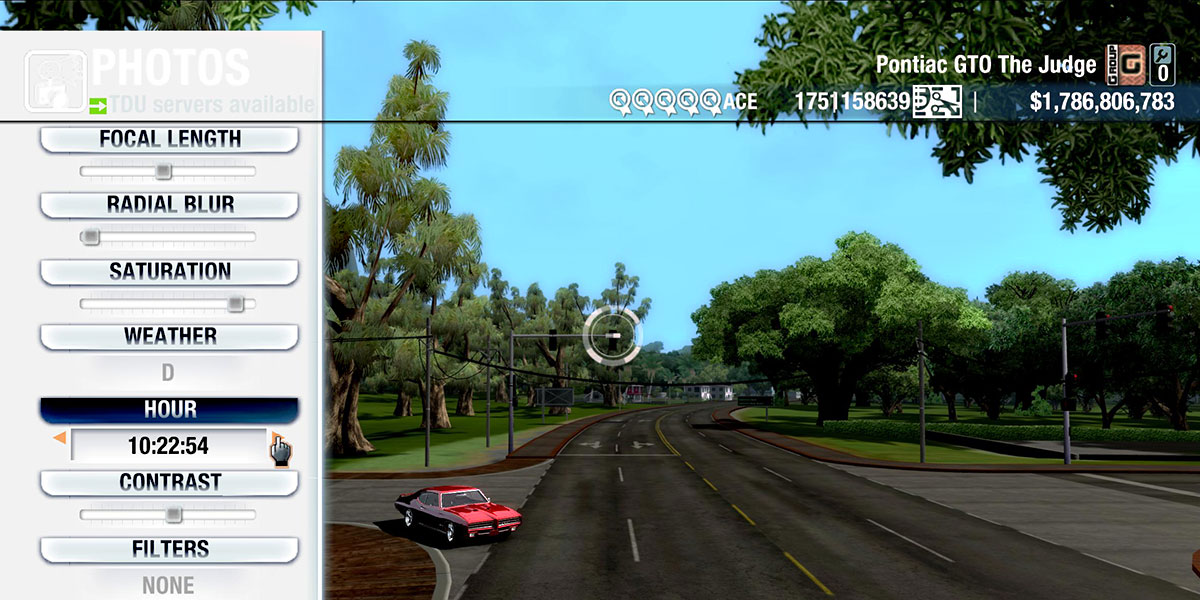Open the Weather setting
The image size is (1200, 600).
pyautogui.click(x=169, y=337)
